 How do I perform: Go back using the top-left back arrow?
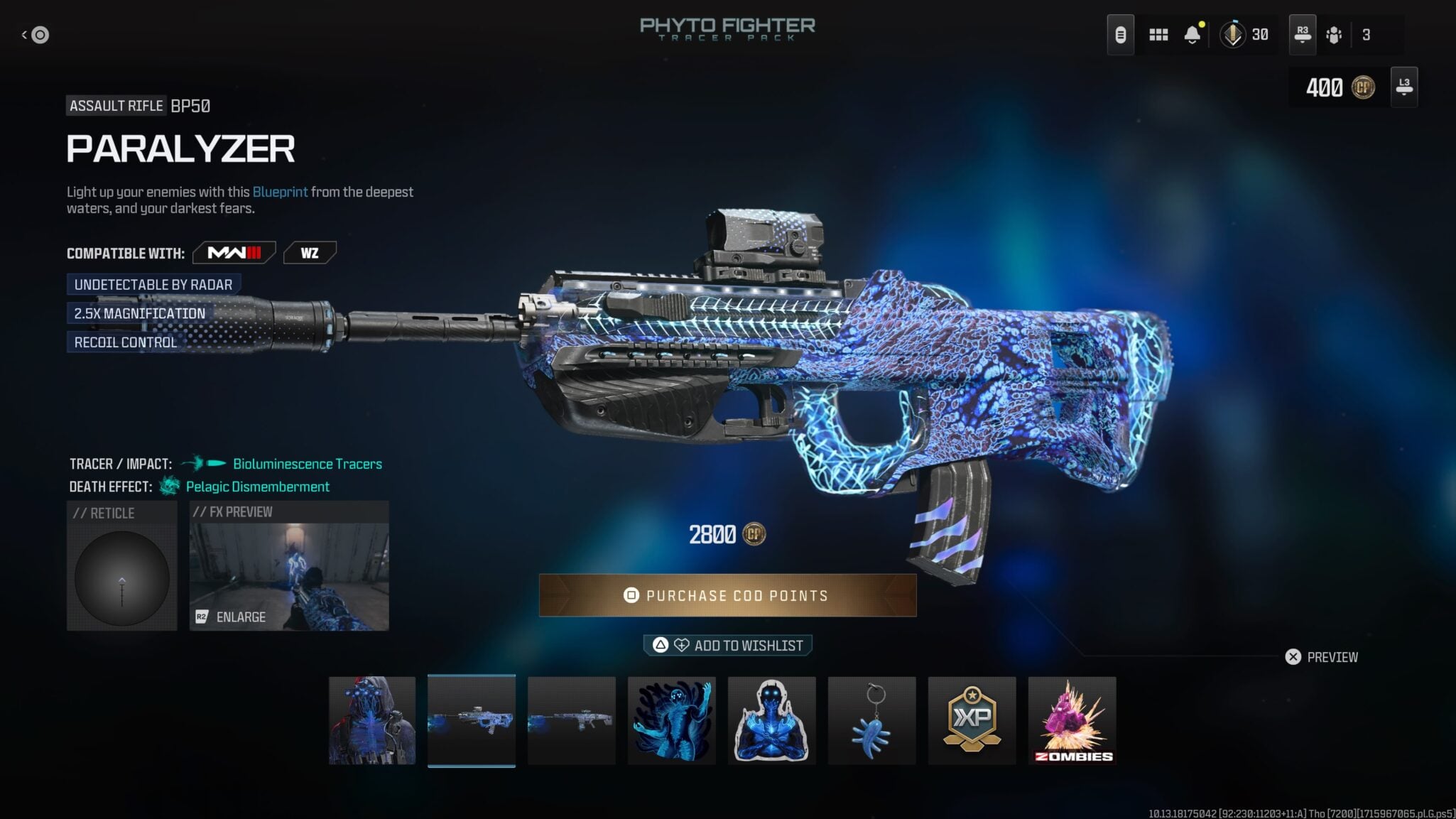[x=36, y=35]
